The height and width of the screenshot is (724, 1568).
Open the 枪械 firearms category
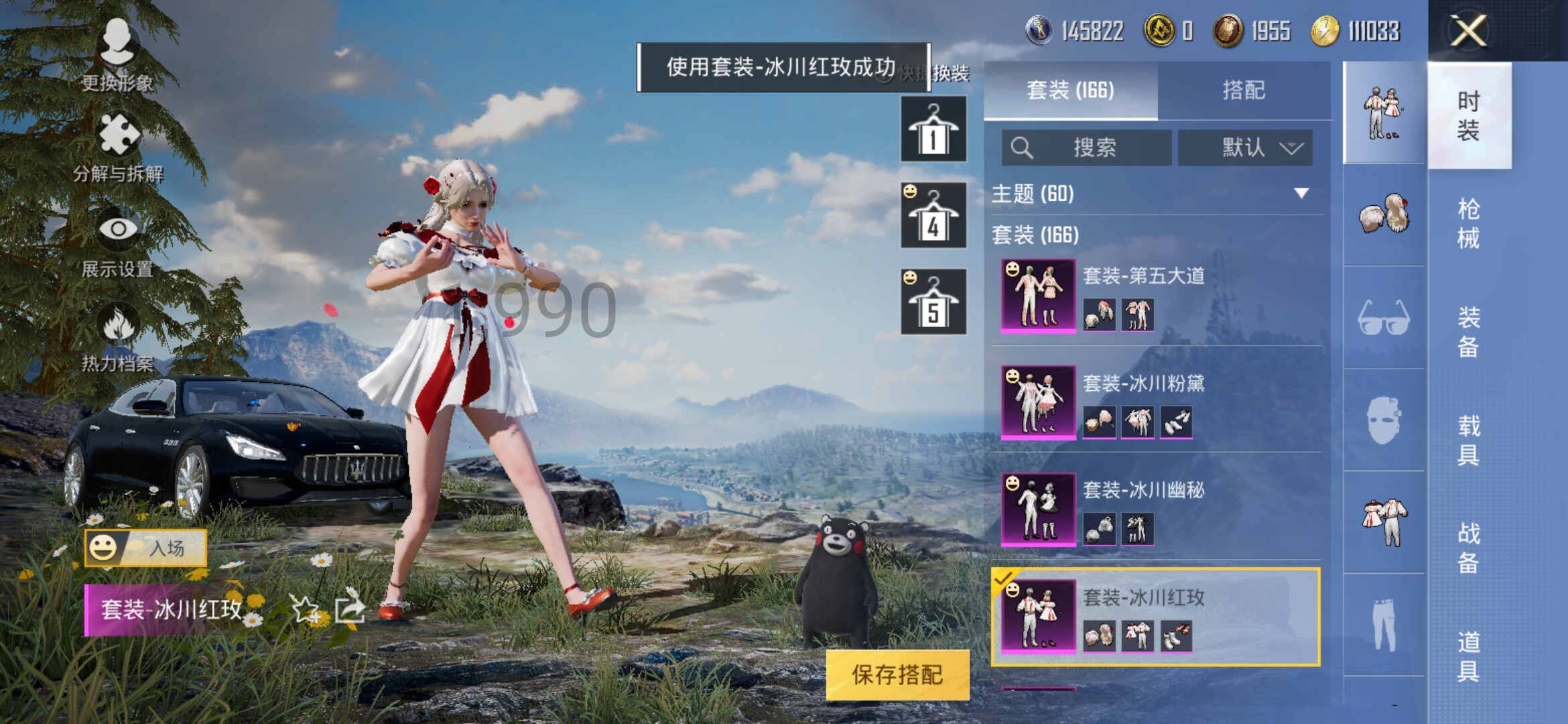1468,223
